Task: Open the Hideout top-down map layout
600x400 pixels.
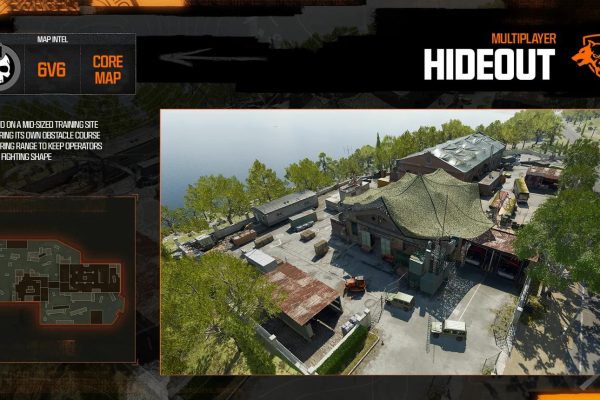Action: pyautogui.click(x=67, y=278)
